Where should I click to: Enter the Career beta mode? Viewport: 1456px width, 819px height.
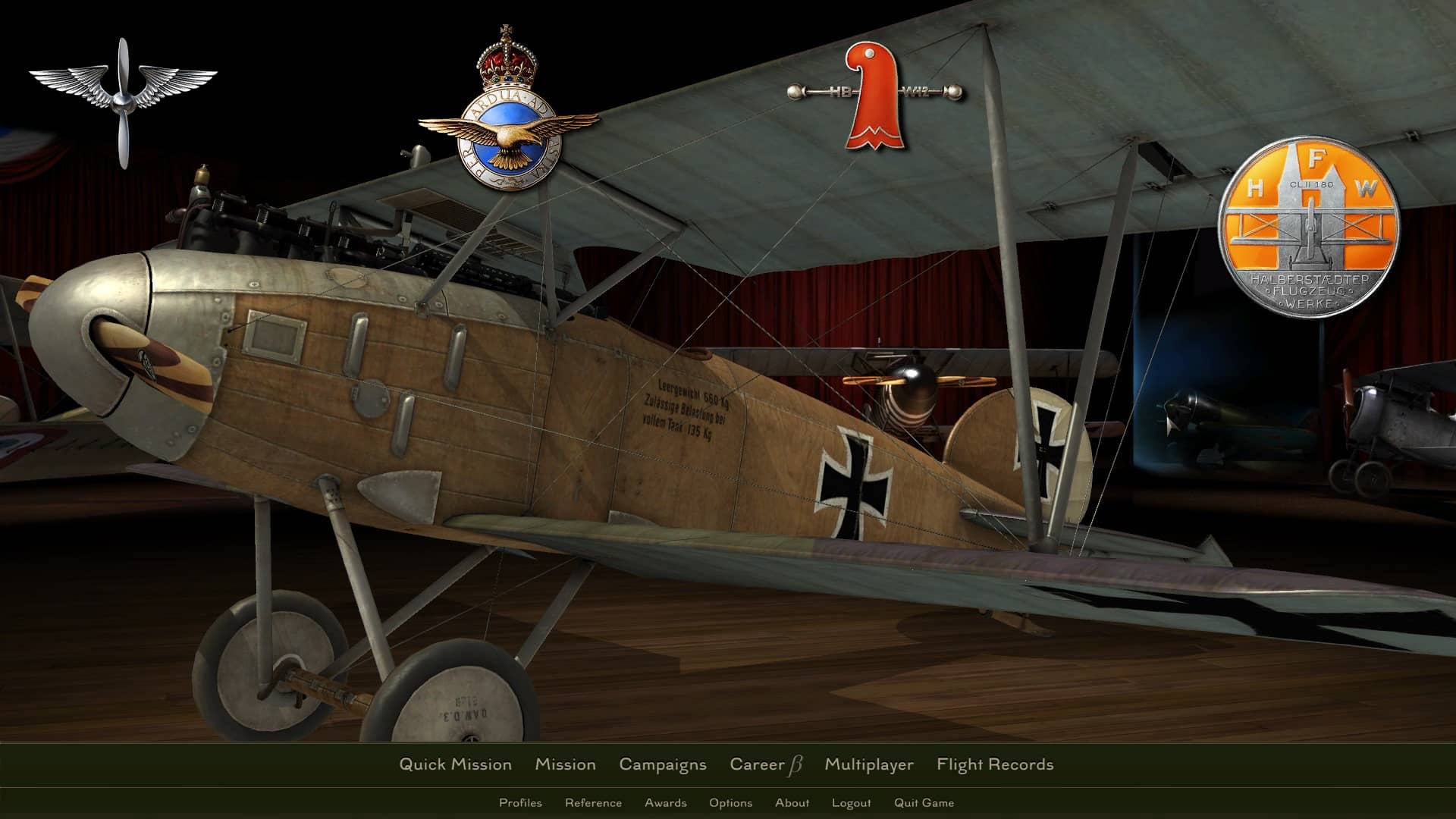point(765,764)
